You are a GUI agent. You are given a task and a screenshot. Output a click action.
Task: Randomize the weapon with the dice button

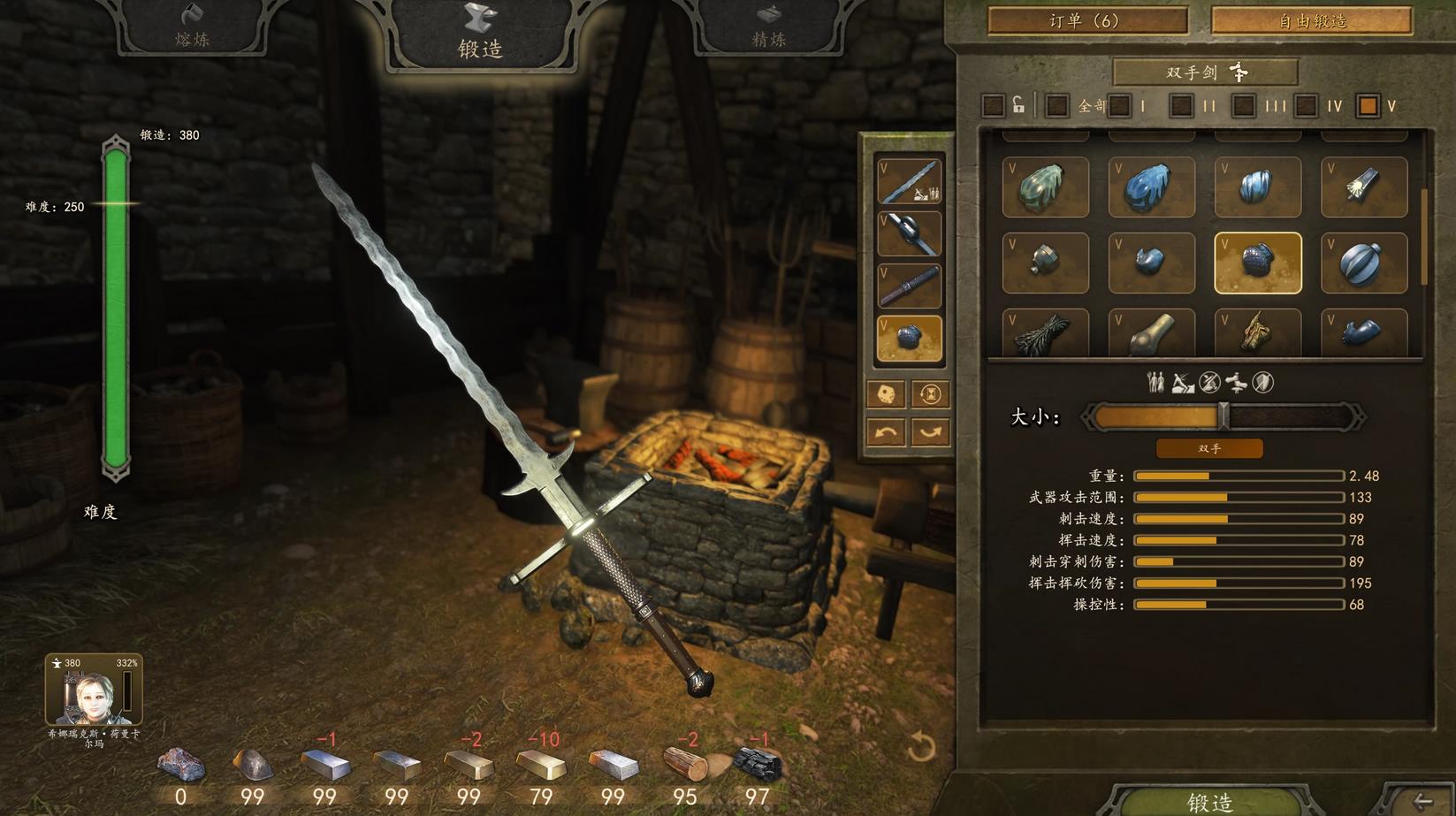(x=886, y=394)
